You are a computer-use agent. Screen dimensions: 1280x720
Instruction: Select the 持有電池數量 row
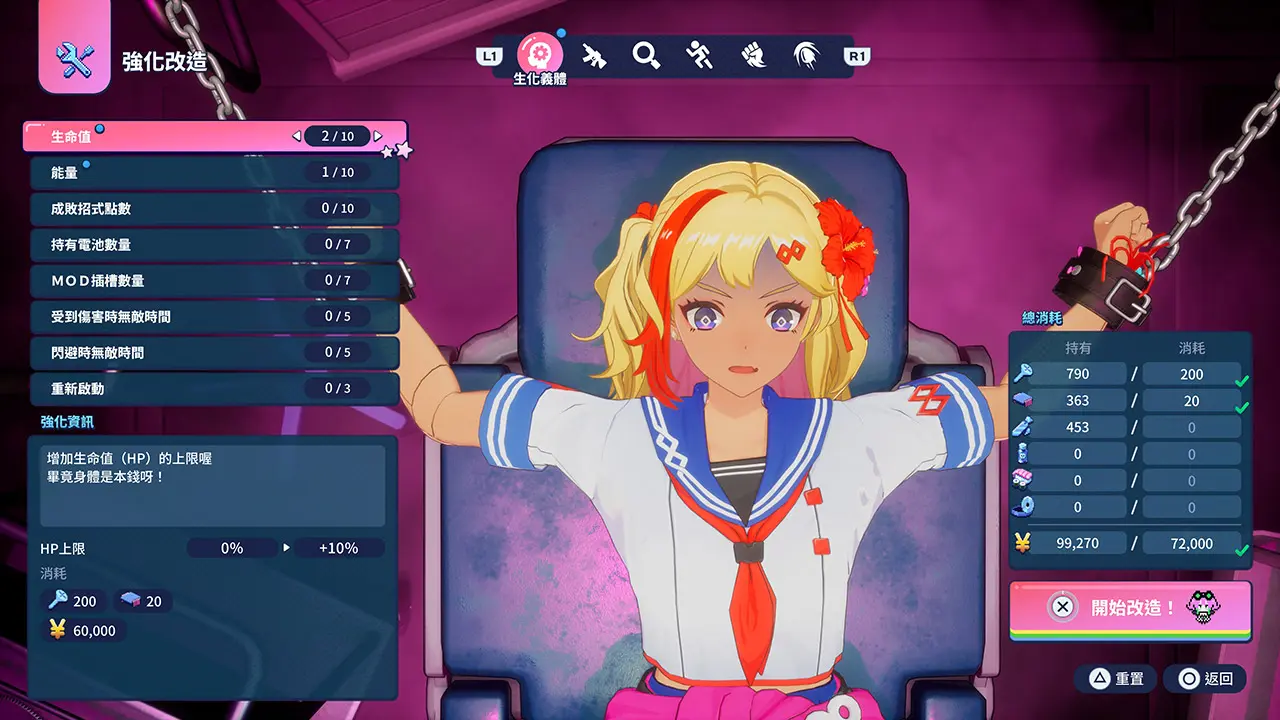coord(213,245)
